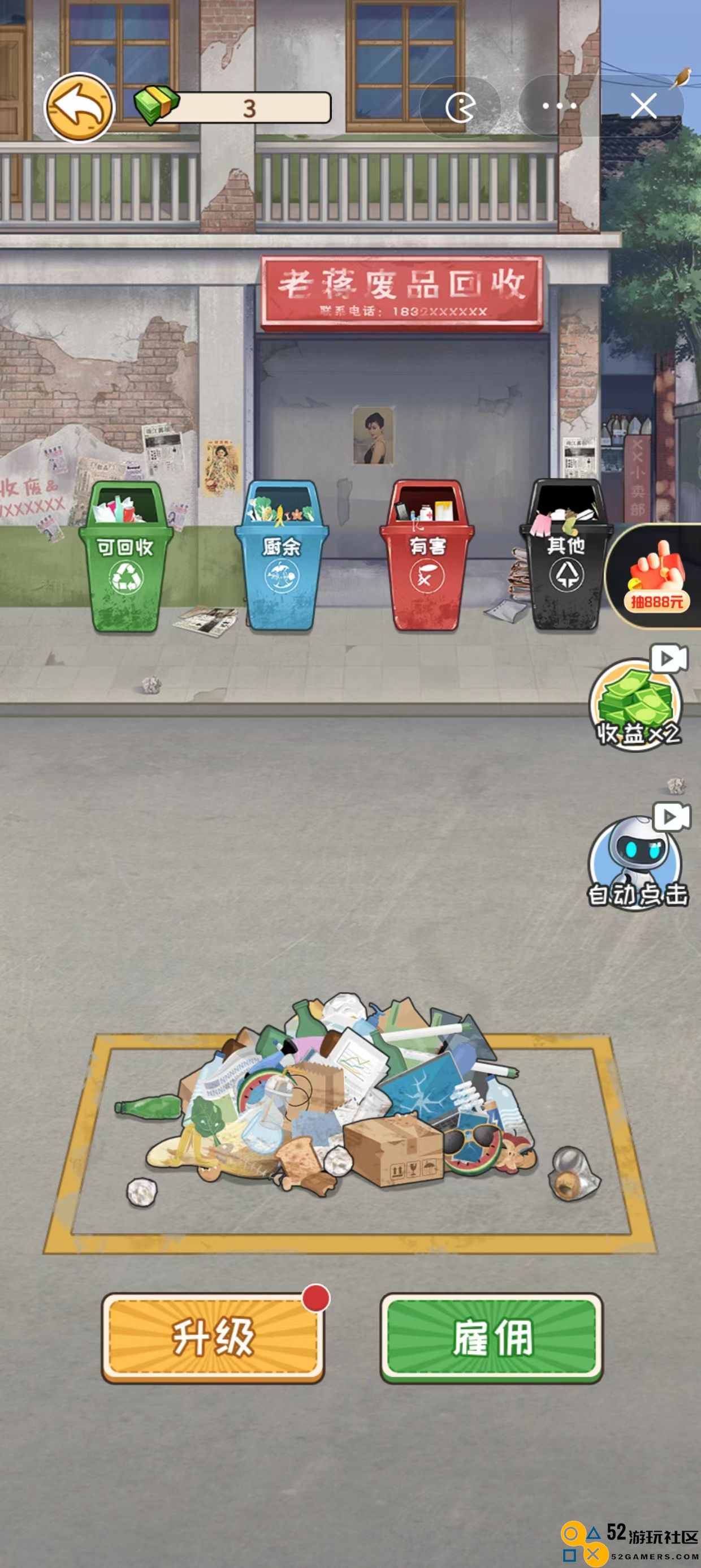
Task: Go back with the orange arrow button
Action: 79,107
